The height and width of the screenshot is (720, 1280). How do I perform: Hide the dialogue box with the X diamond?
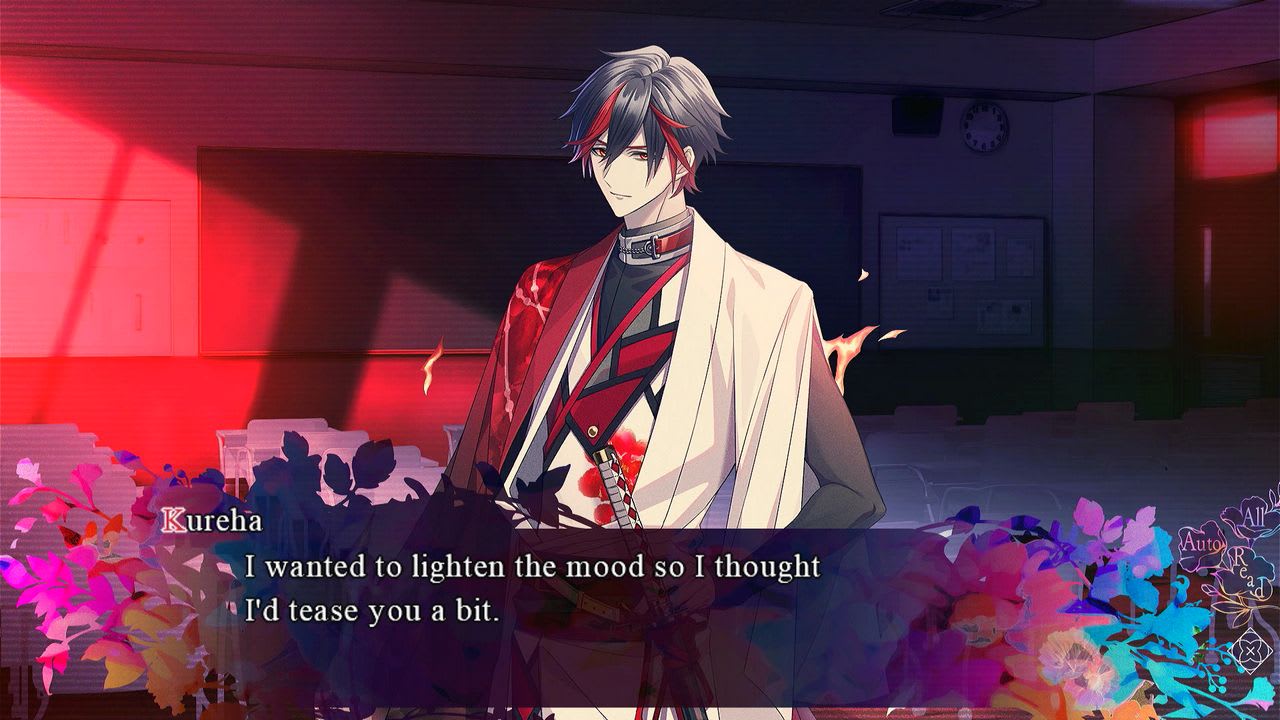pyautogui.click(x=1249, y=651)
